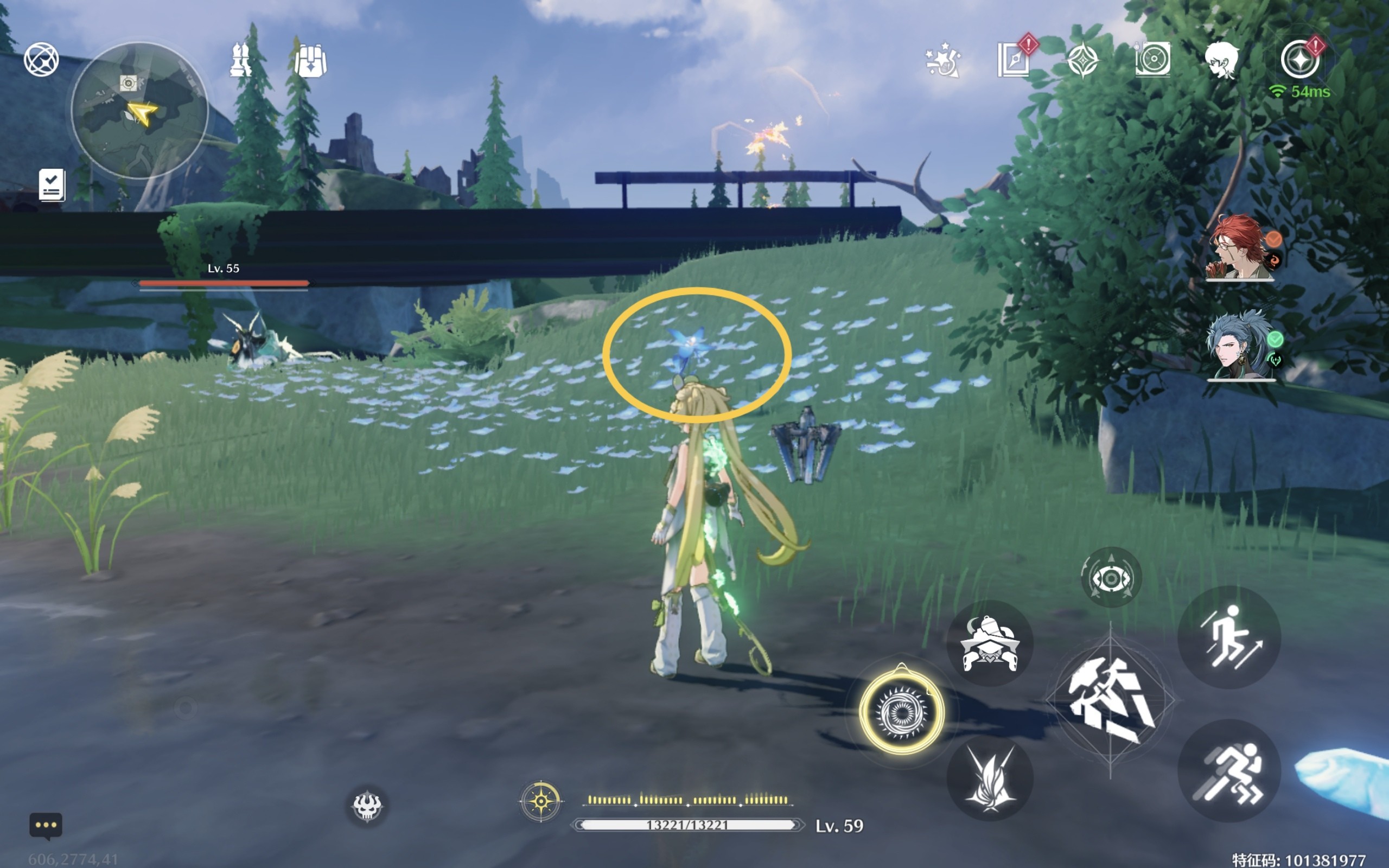Open the chess pieces team menu
Image resolution: width=1389 pixels, height=868 pixels.
click(240, 60)
